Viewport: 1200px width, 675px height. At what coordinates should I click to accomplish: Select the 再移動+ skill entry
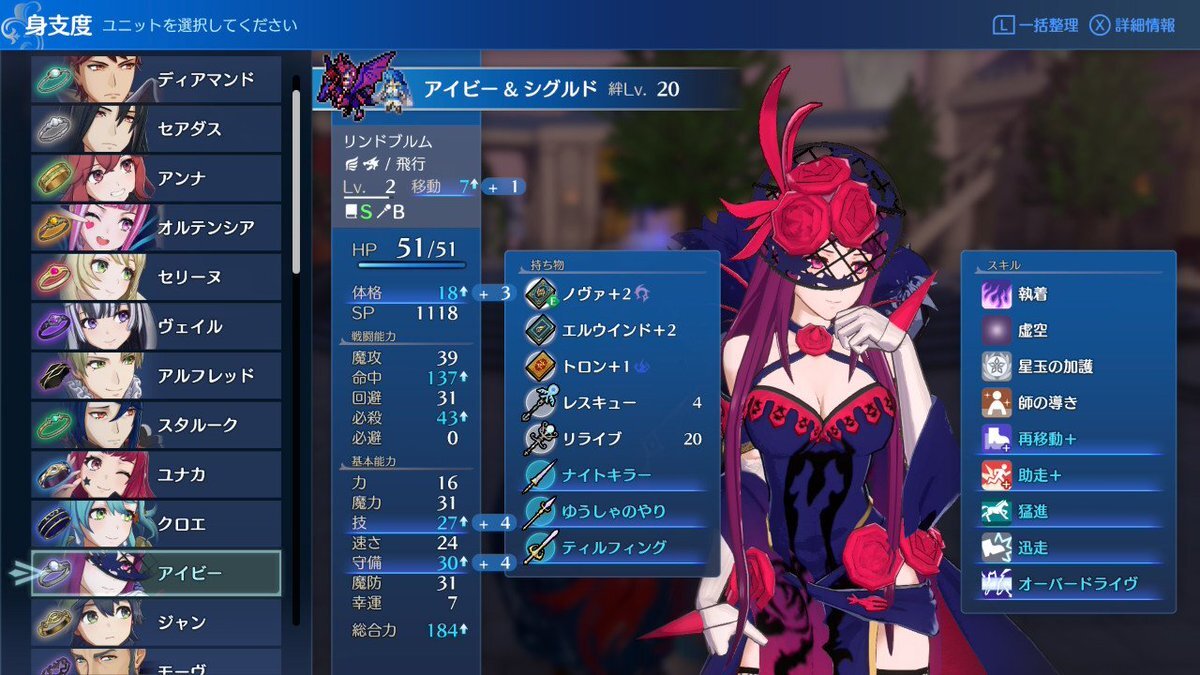coord(1070,439)
